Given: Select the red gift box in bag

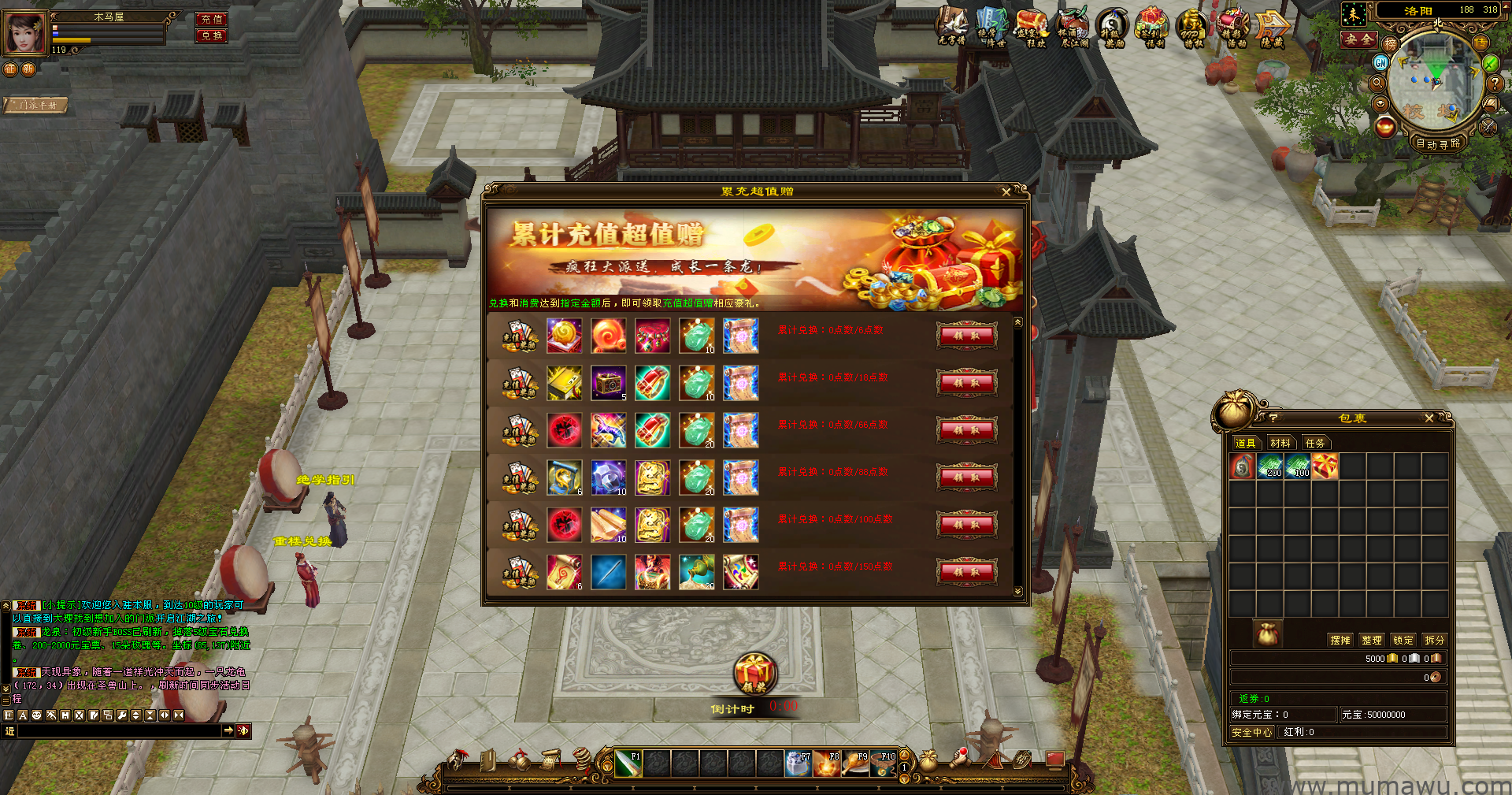Looking at the screenshot, I should [x=1325, y=467].
